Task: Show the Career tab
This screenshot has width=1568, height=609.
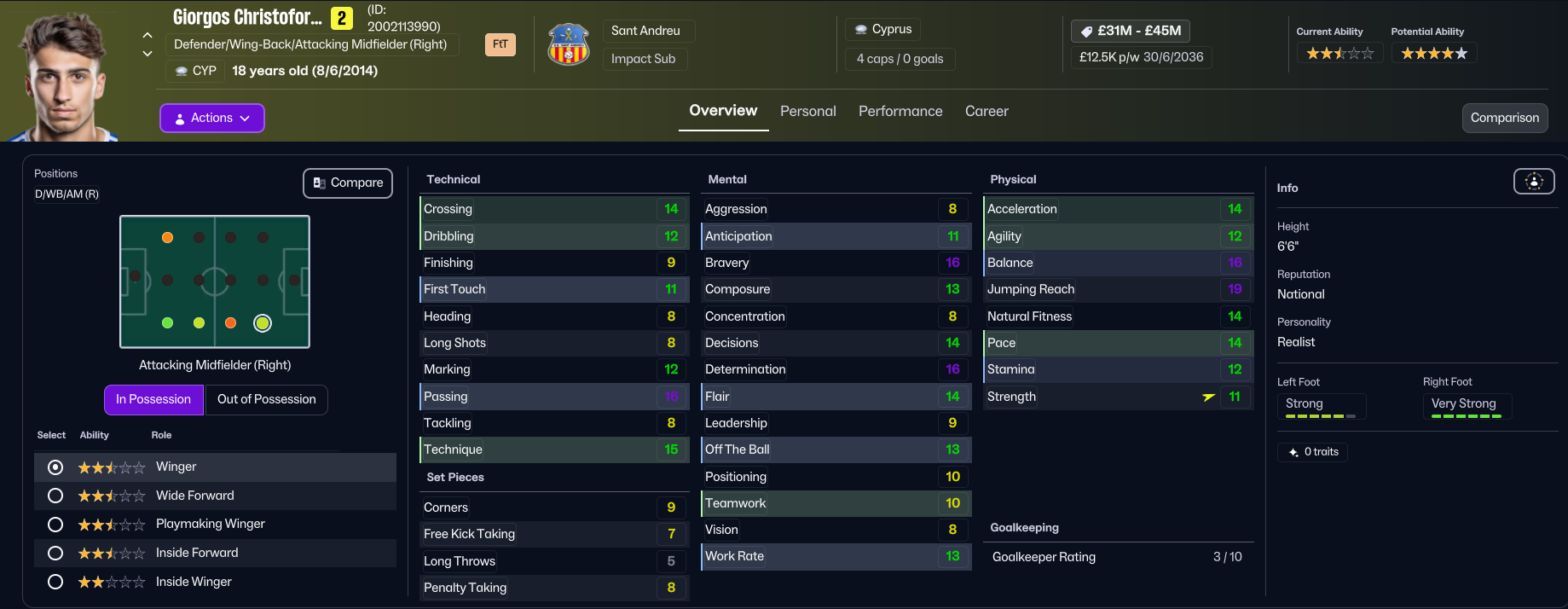Action: 986,112
